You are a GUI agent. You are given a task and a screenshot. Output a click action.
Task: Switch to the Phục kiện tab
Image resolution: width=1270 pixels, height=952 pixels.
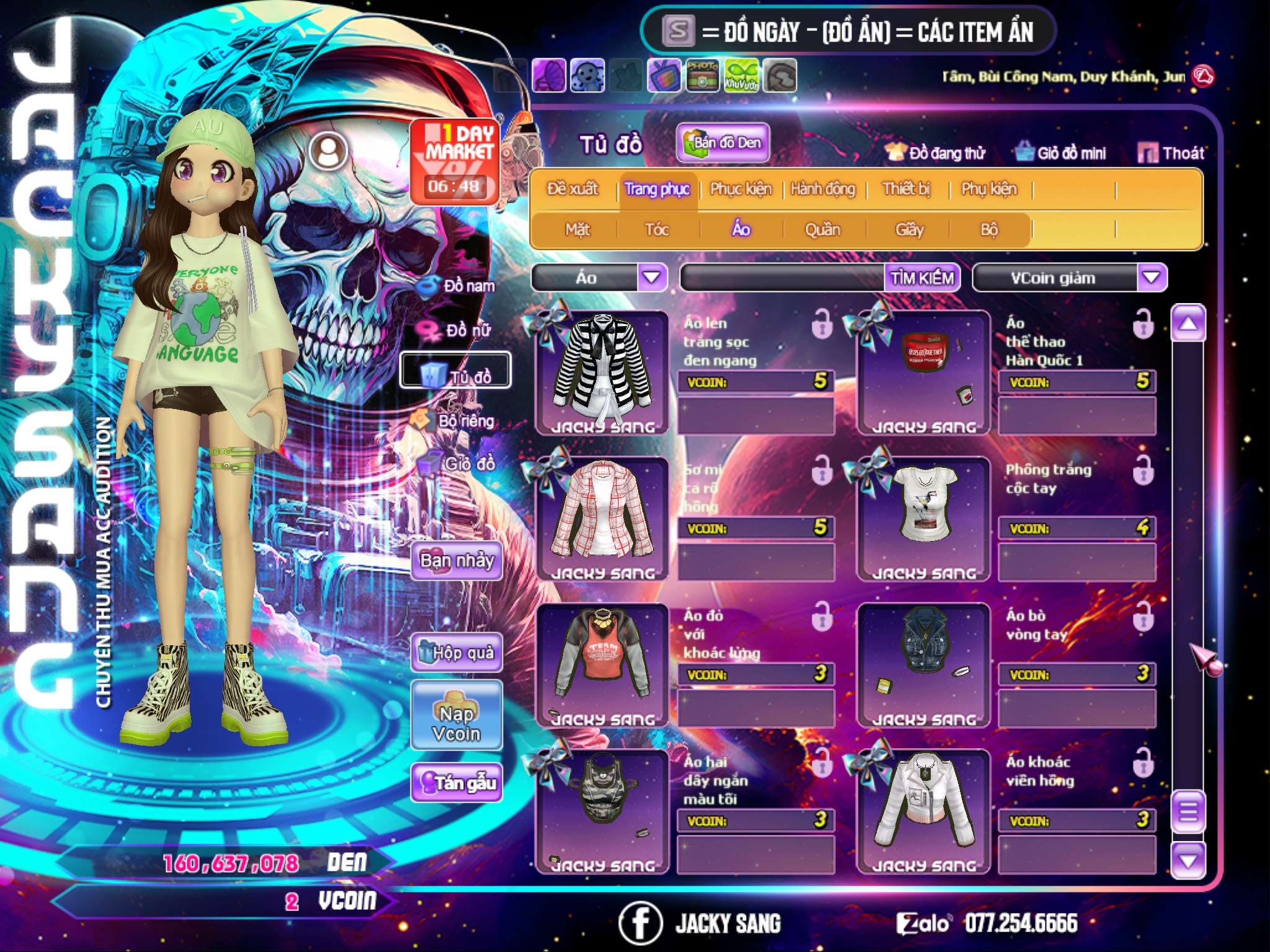tap(740, 189)
